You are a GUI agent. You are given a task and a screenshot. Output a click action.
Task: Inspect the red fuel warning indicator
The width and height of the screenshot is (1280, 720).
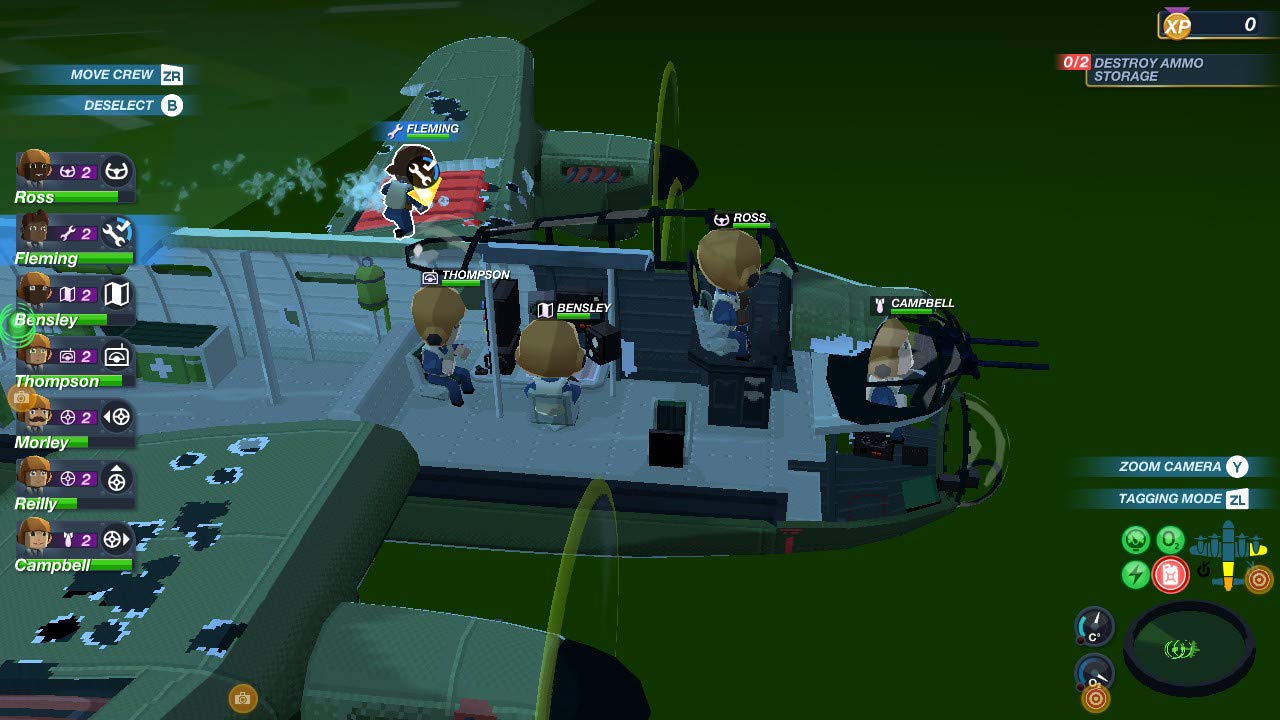[1170, 574]
